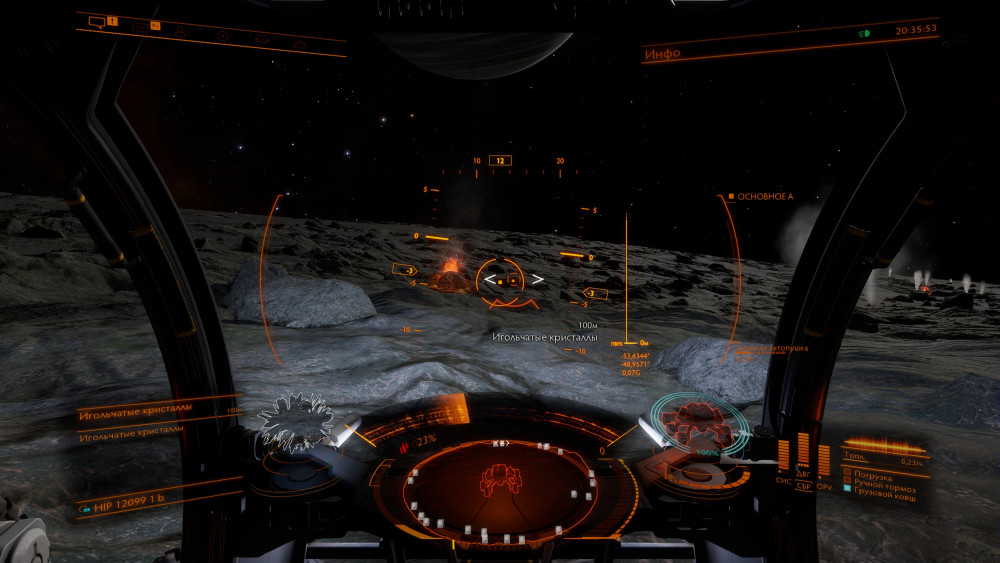This screenshot has height=563, width=1000.
Task: Select the Игольчатые кристаллы target entry
Action: point(130,412)
